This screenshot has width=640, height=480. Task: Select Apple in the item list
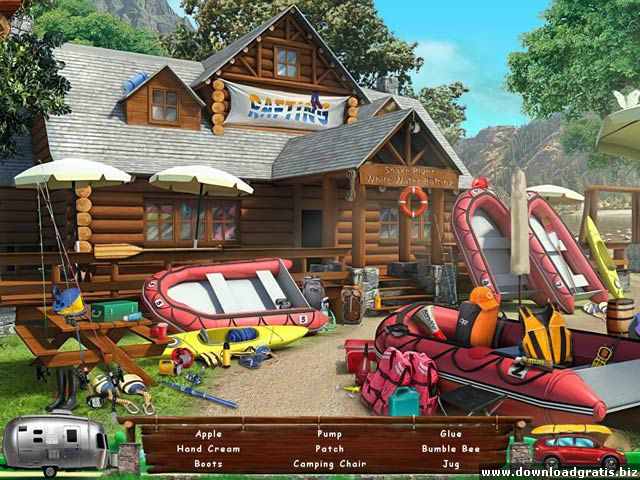(x=209, y=434)
